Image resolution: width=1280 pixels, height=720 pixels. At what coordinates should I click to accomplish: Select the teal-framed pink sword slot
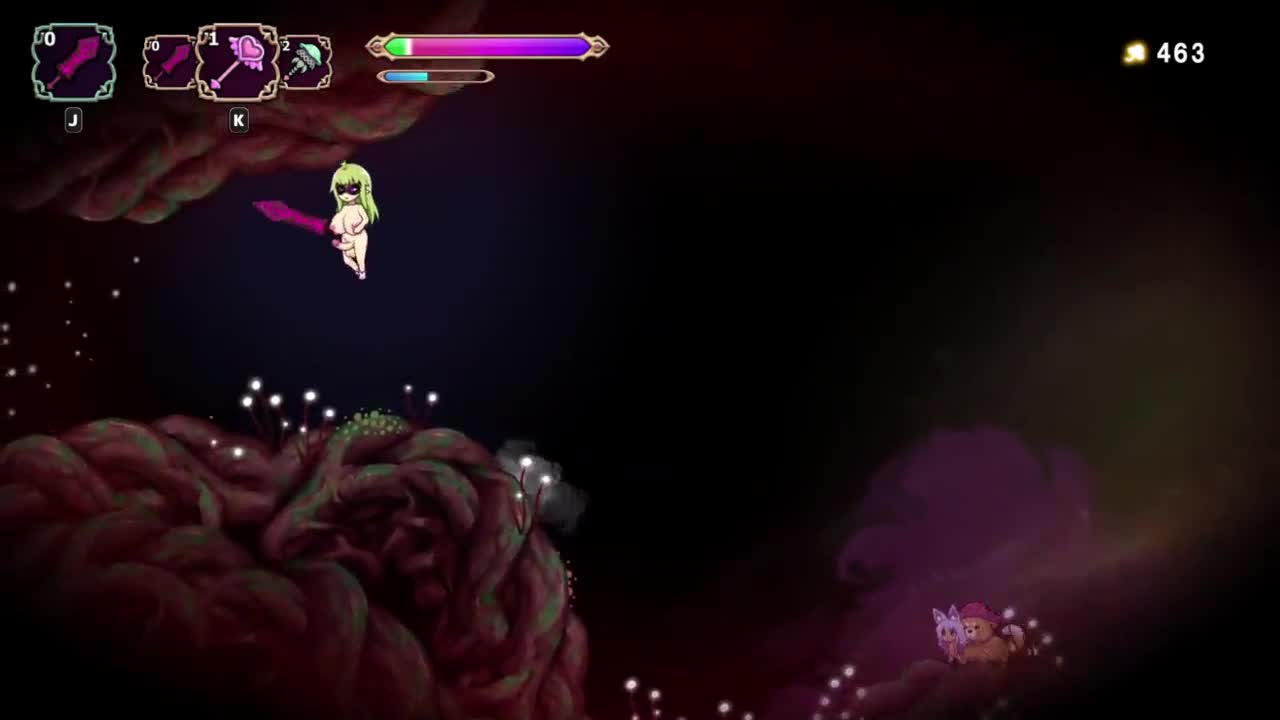click(x=74, y=63)
